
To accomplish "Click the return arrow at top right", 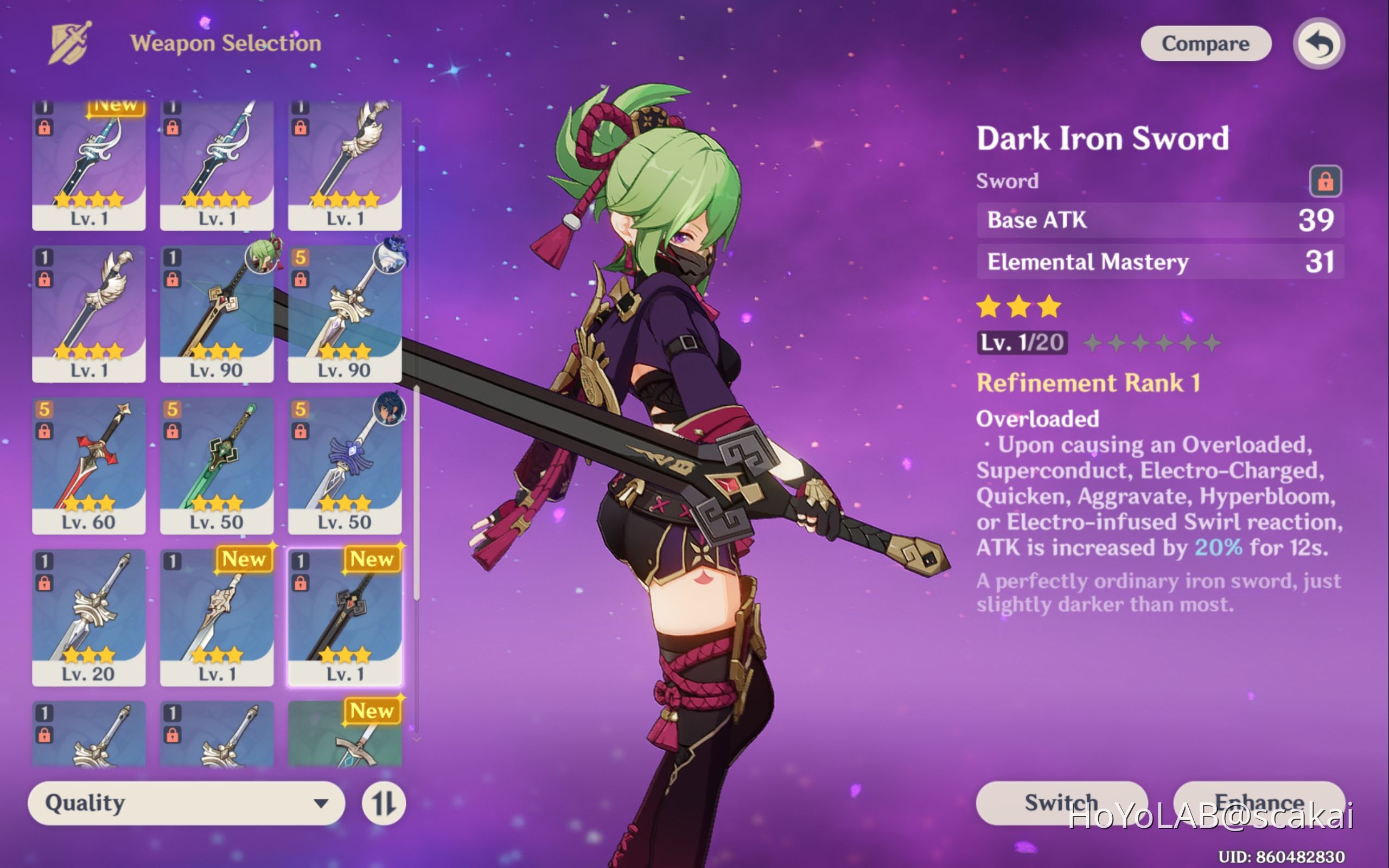I will (x=1318, y=43).
